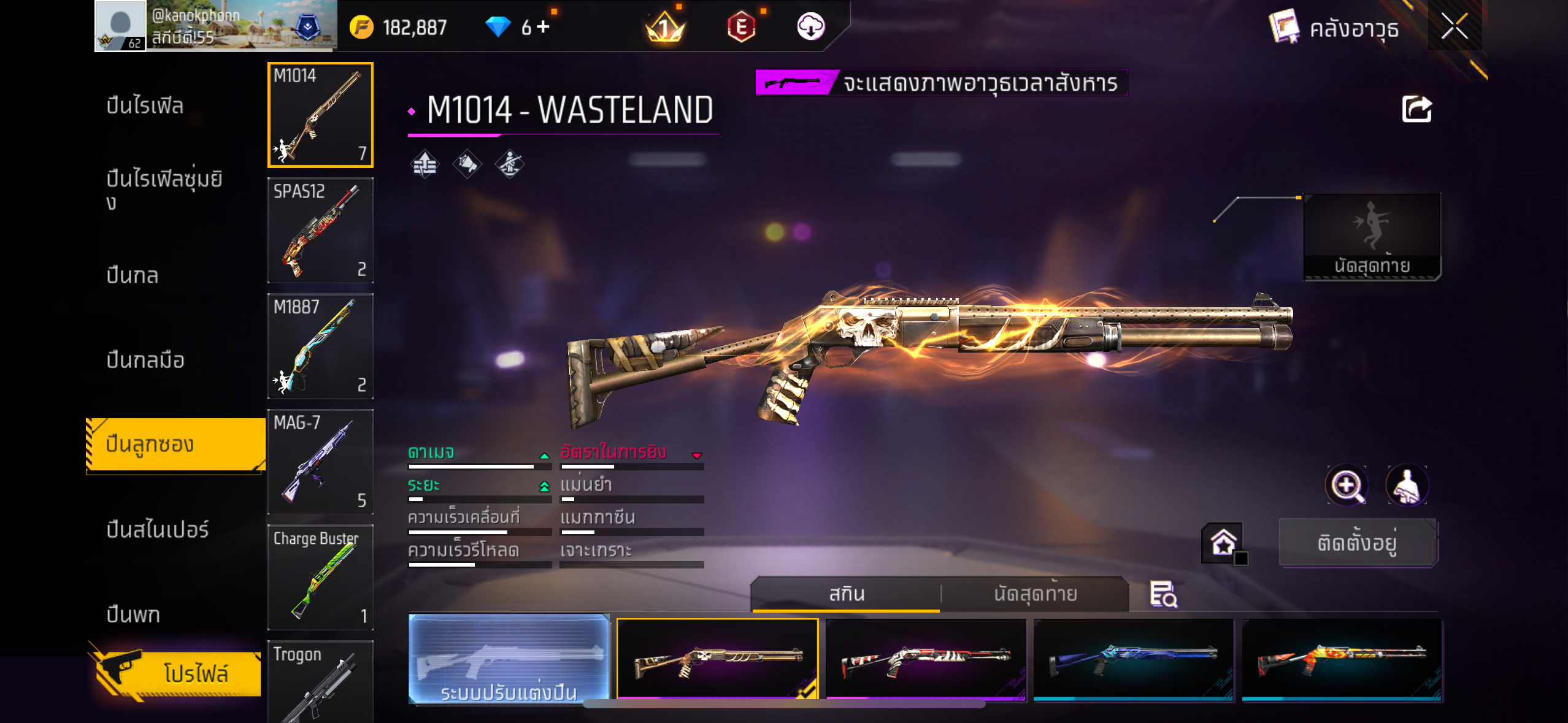
Task: Choose the M1887 weapon slot
Action: 320,346
